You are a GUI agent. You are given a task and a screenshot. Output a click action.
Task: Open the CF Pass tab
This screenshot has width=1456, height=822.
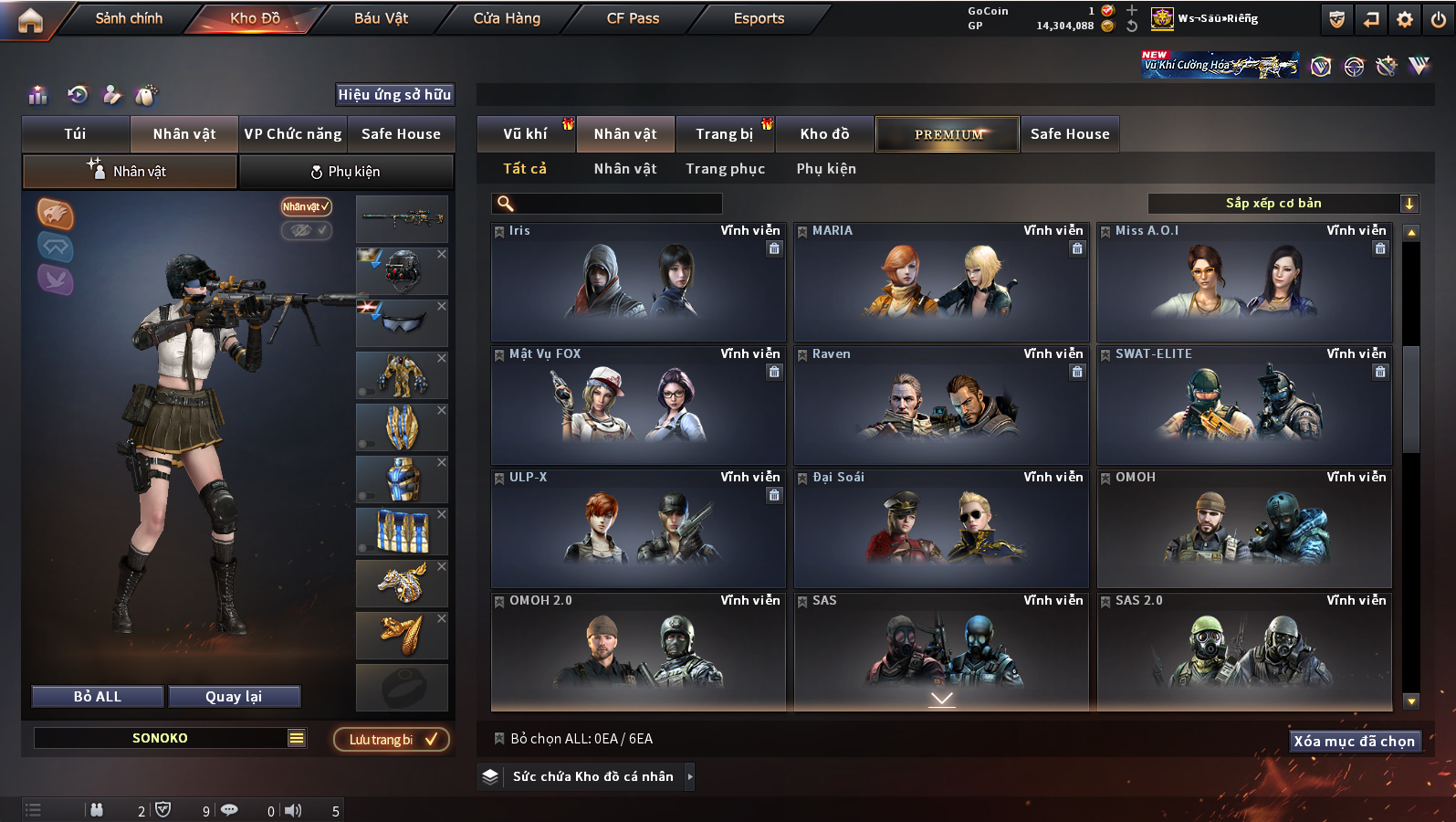tap(633, 18)
